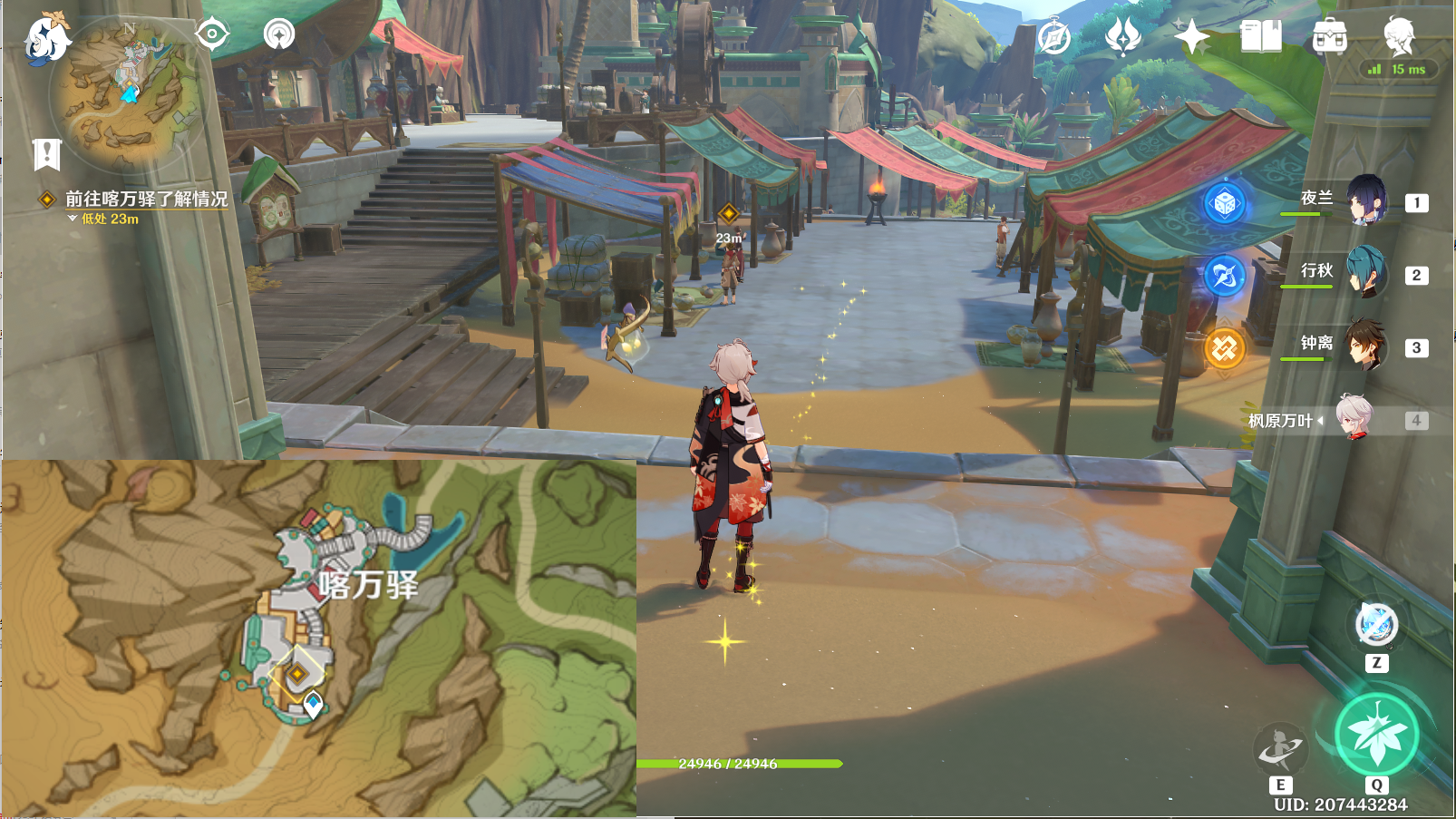Use the gadget above the Z key
The height and width of the screenshot is (819, 1456).
coord(1376,624)
